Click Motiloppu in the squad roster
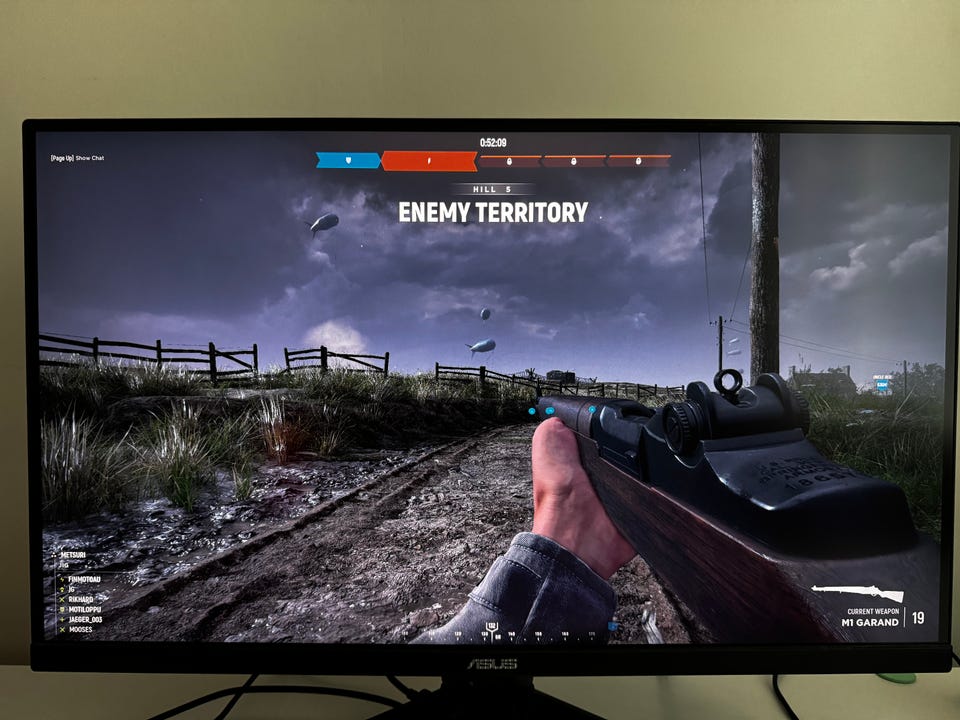The height and width of the screenshot is (720, 960). 84,610
